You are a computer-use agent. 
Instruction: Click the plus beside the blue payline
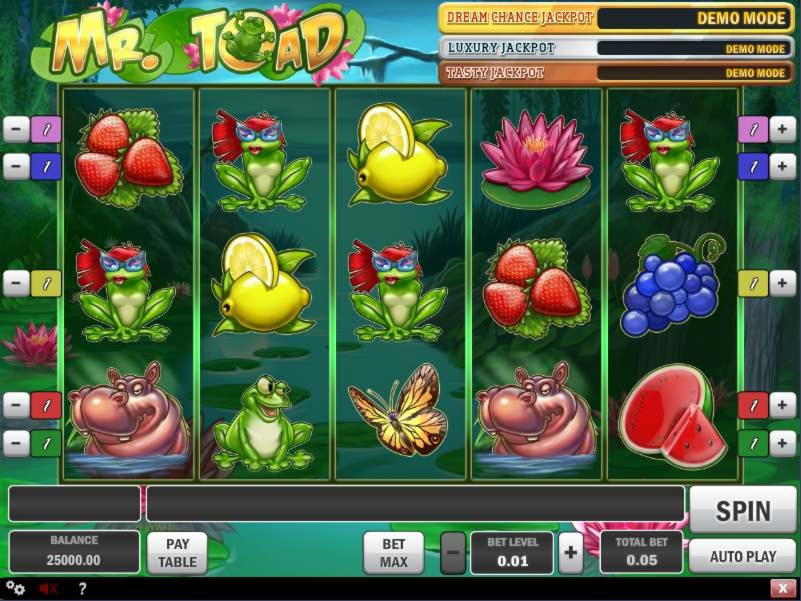point(783,166)
